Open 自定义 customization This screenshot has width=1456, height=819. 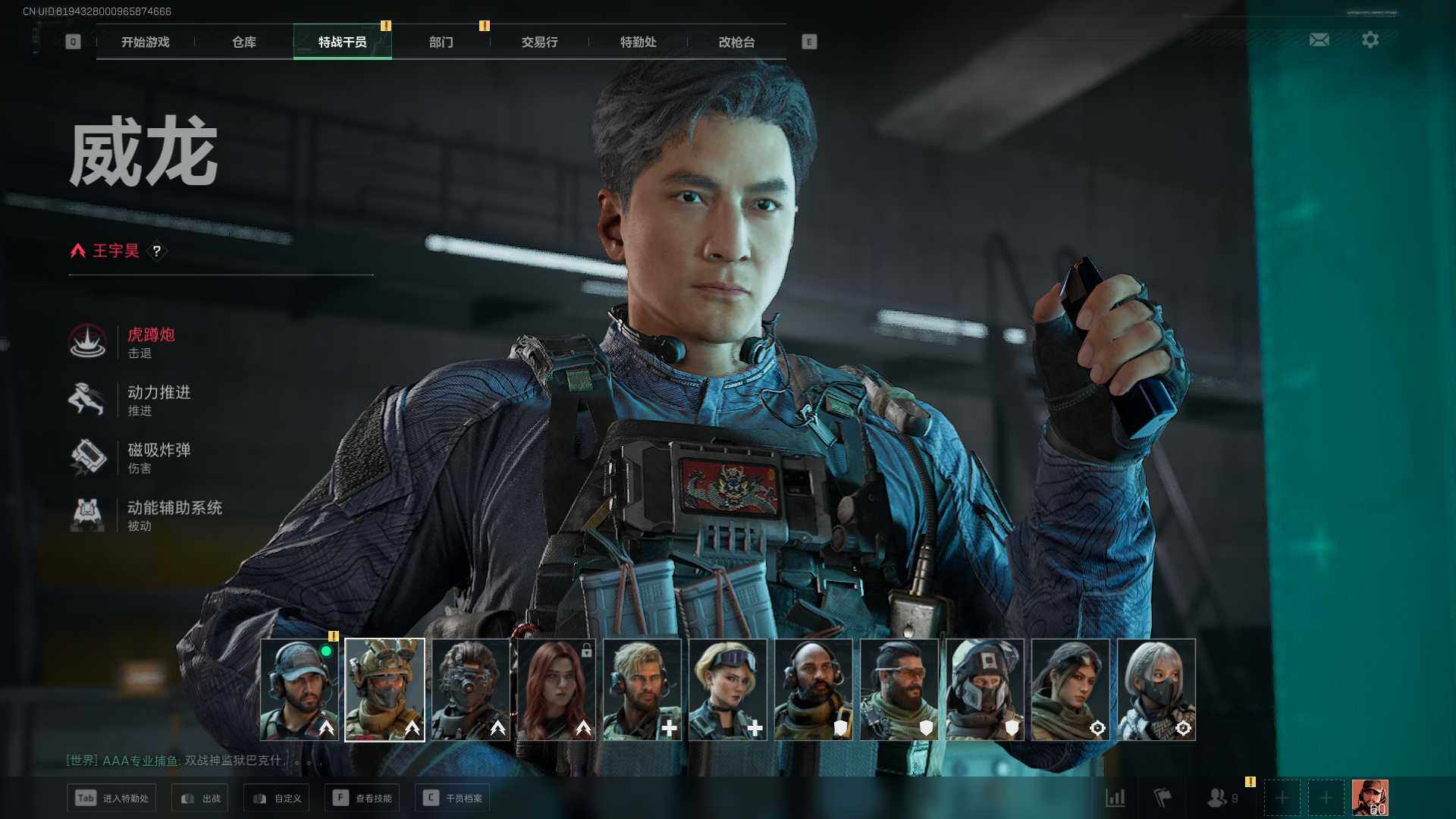point(276,798)
